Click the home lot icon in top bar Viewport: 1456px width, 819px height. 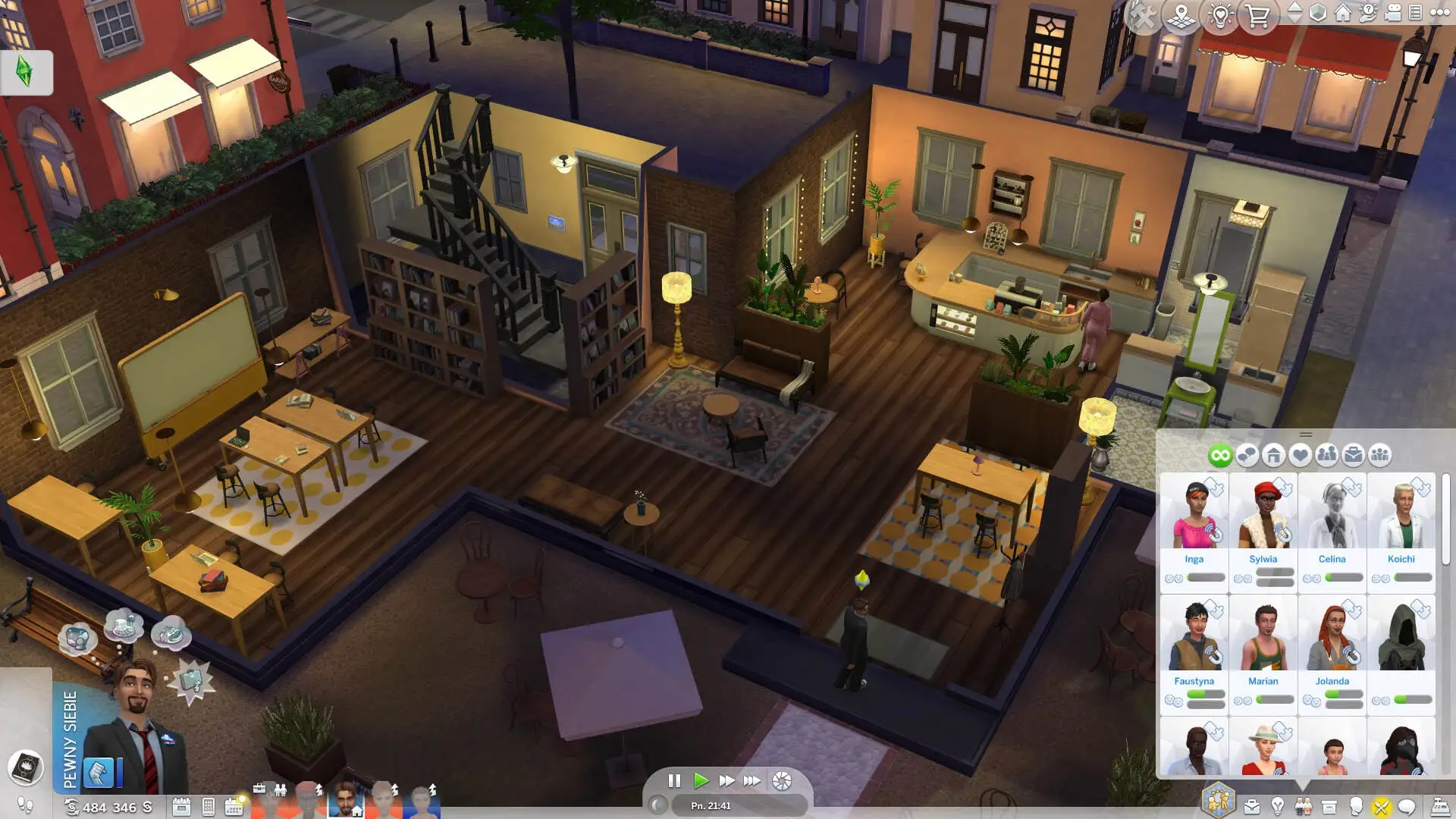[1342, 13]
